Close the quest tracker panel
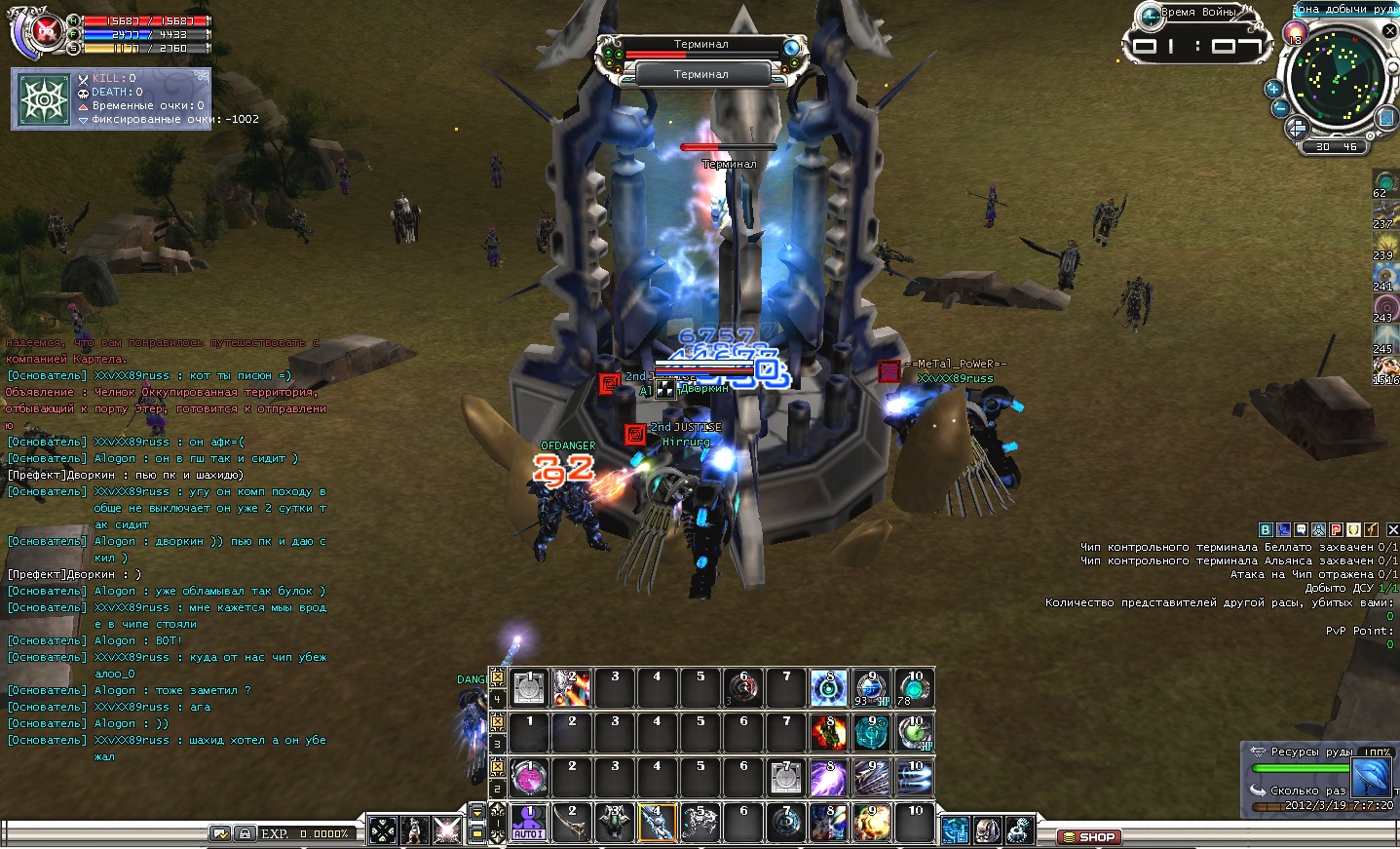 (1392, 529)
